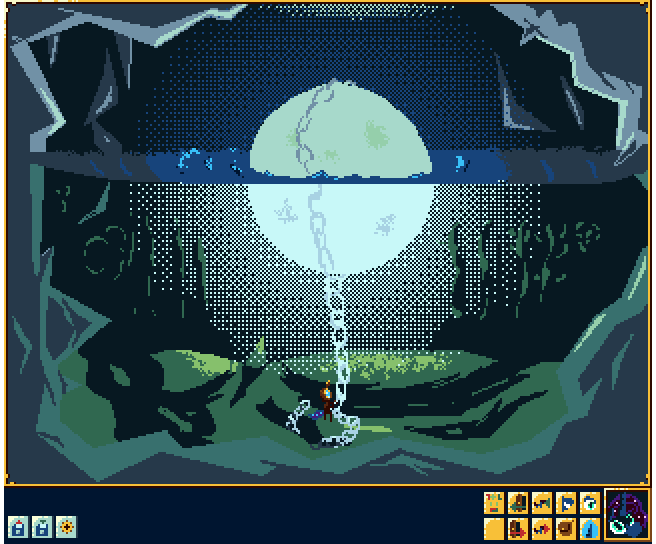The image size is (656, 544).
Task: Select the blue hooded figure icon
Action: pyautogui.click(x=590, y=527)
